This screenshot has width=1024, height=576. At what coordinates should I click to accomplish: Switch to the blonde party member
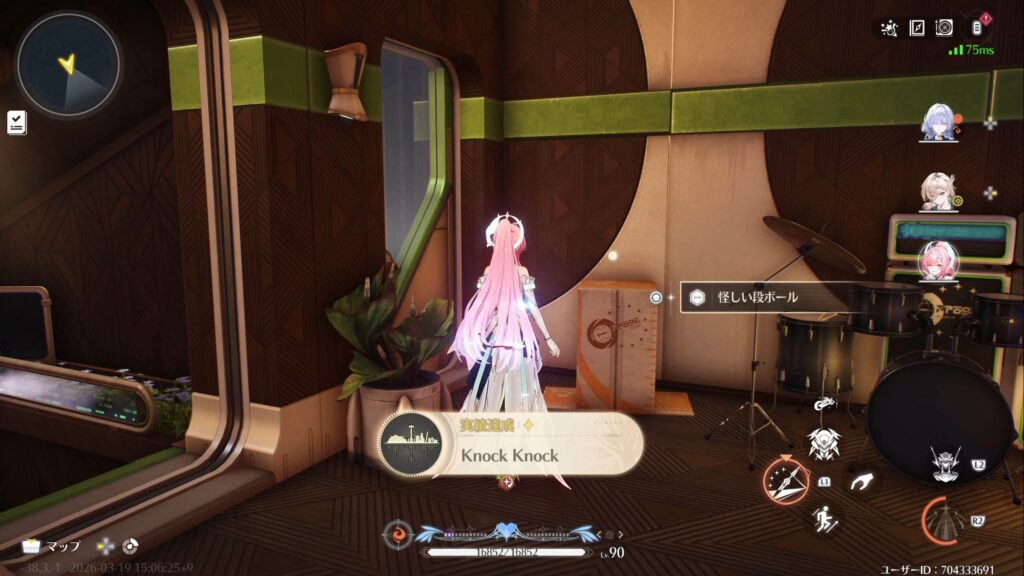pos(940,192)
